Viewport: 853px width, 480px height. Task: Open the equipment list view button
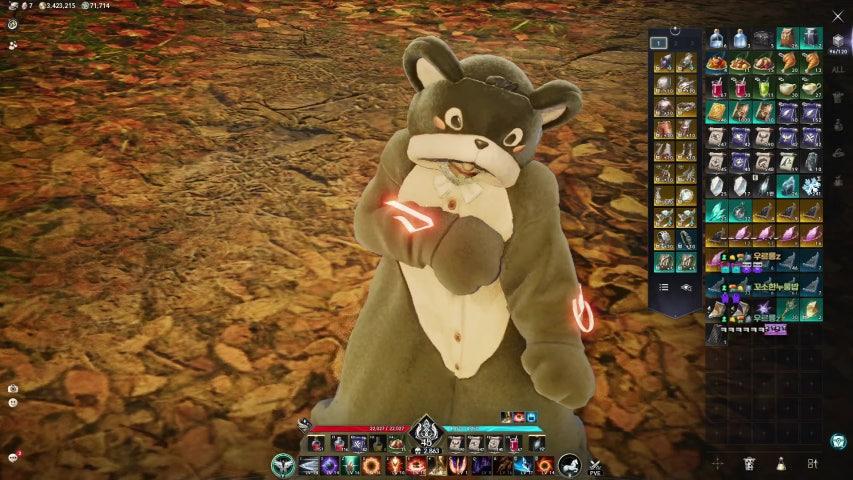662,287
